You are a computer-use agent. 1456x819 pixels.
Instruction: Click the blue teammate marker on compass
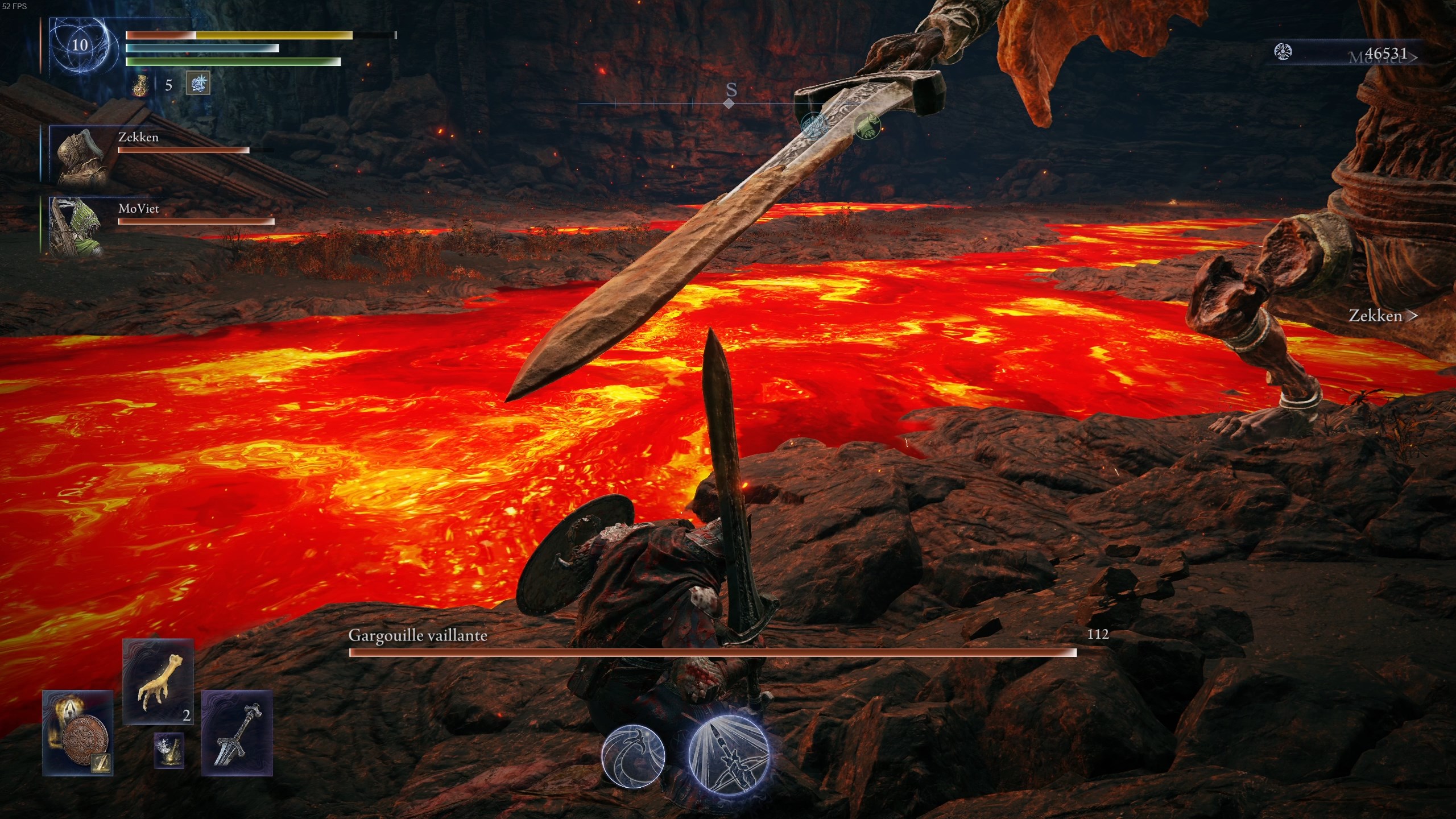tap(813, 125)
